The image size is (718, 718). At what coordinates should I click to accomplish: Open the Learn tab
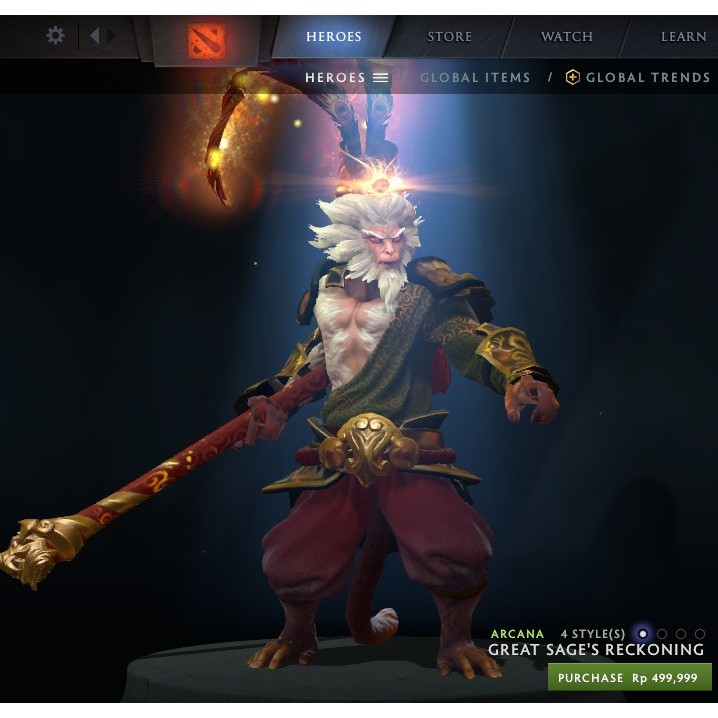coord(683,37)
